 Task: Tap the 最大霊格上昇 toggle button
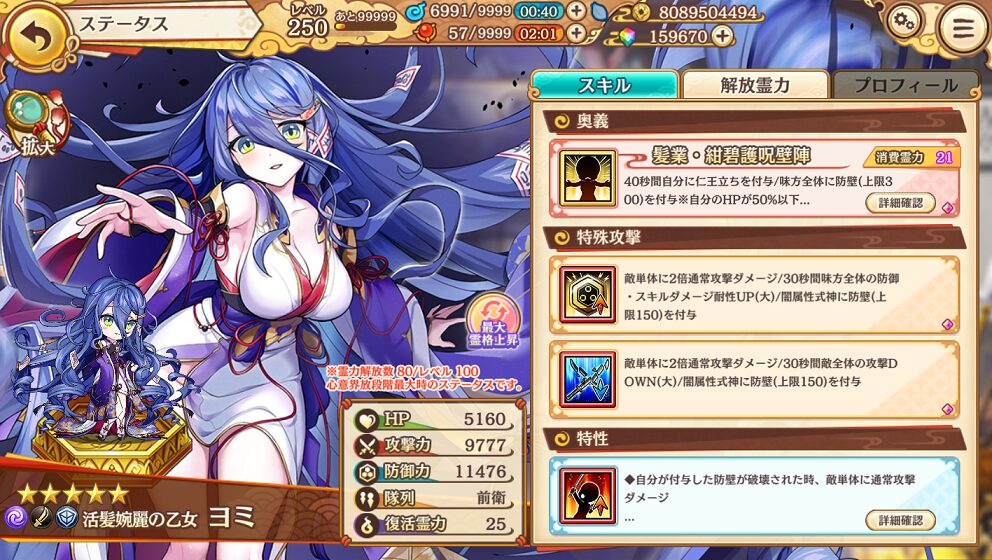[493, 320]
